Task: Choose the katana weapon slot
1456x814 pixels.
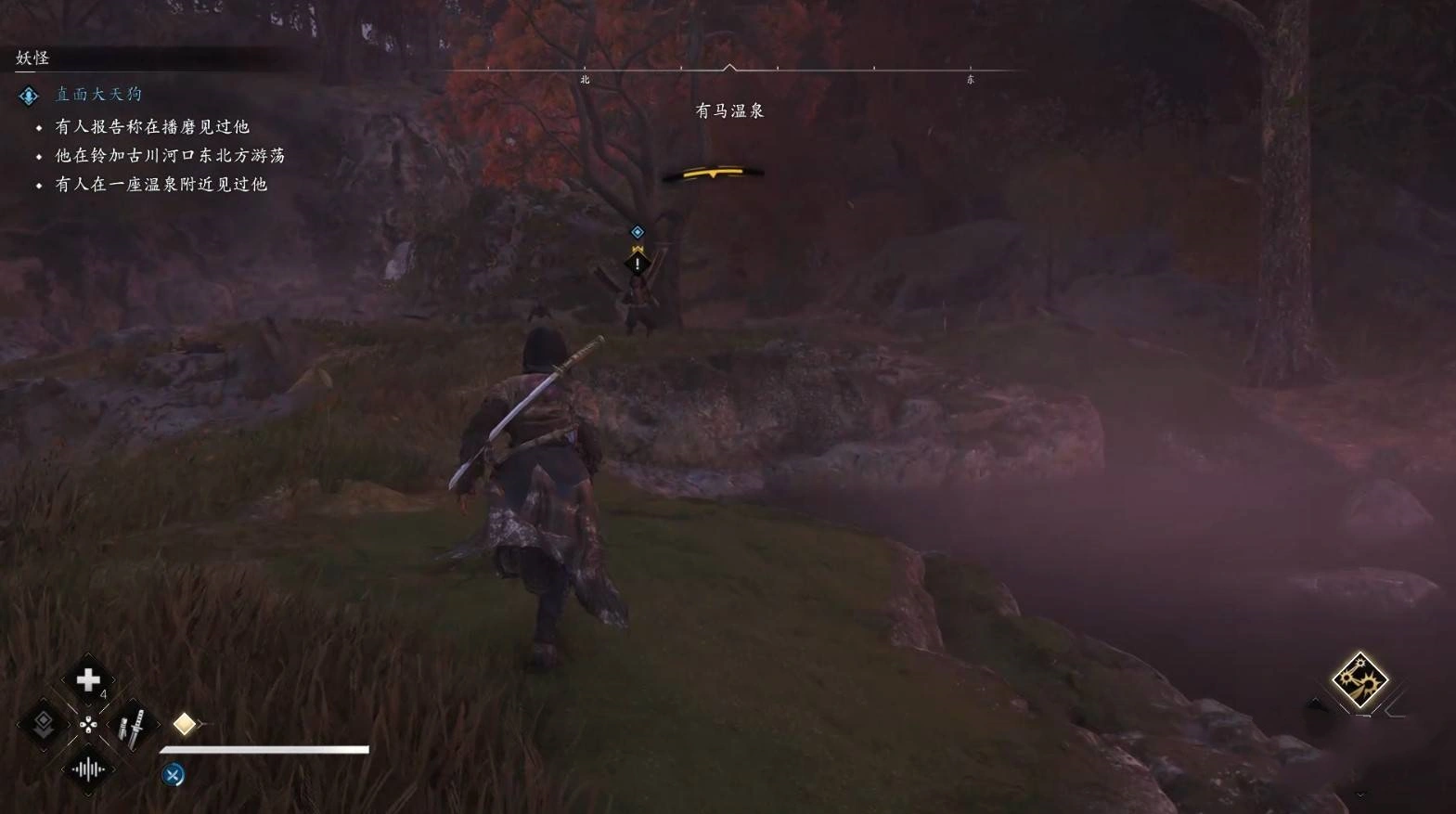Action: pos(133,727)
